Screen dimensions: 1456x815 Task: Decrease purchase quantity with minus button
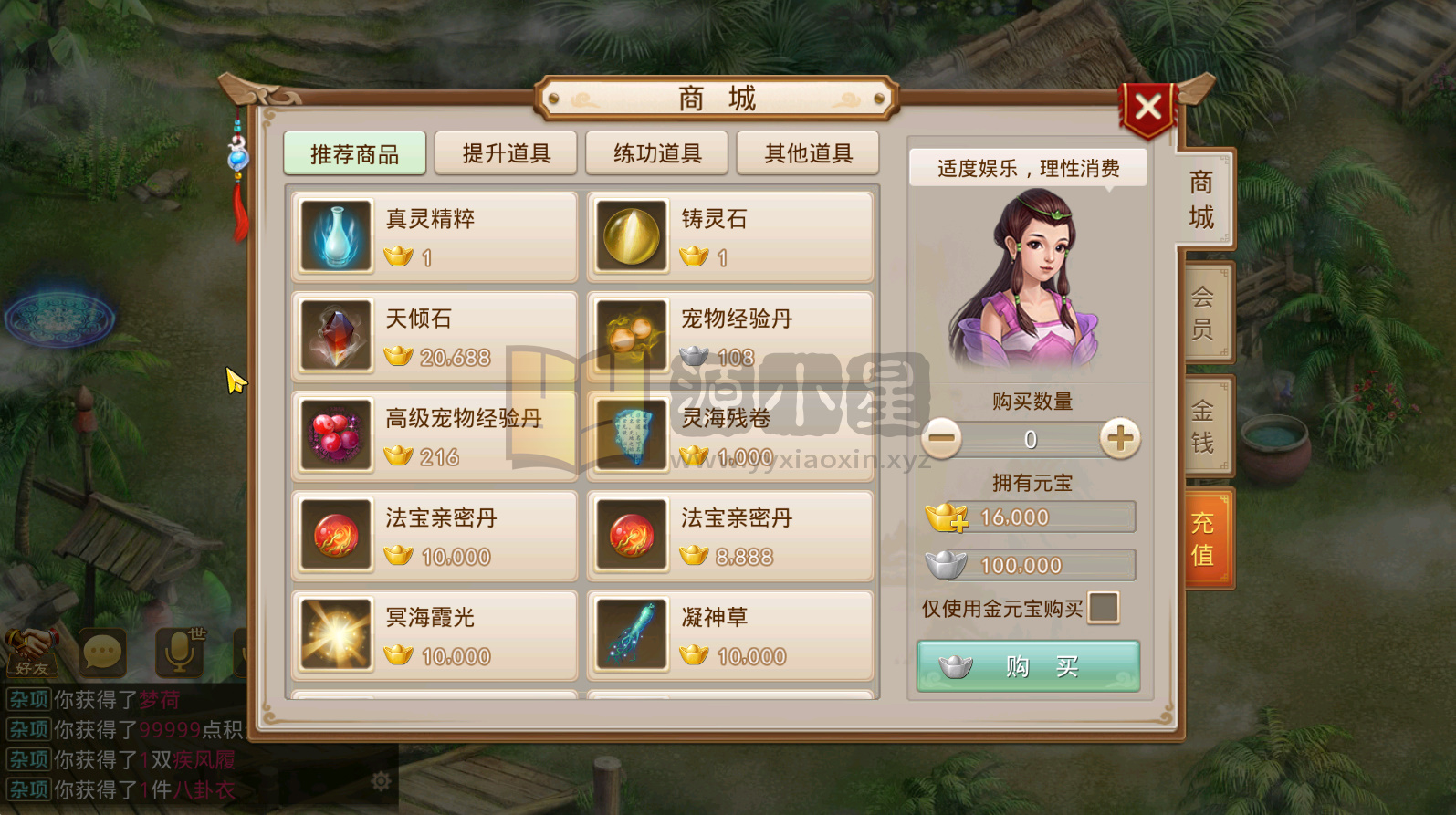tap(940, 439)
